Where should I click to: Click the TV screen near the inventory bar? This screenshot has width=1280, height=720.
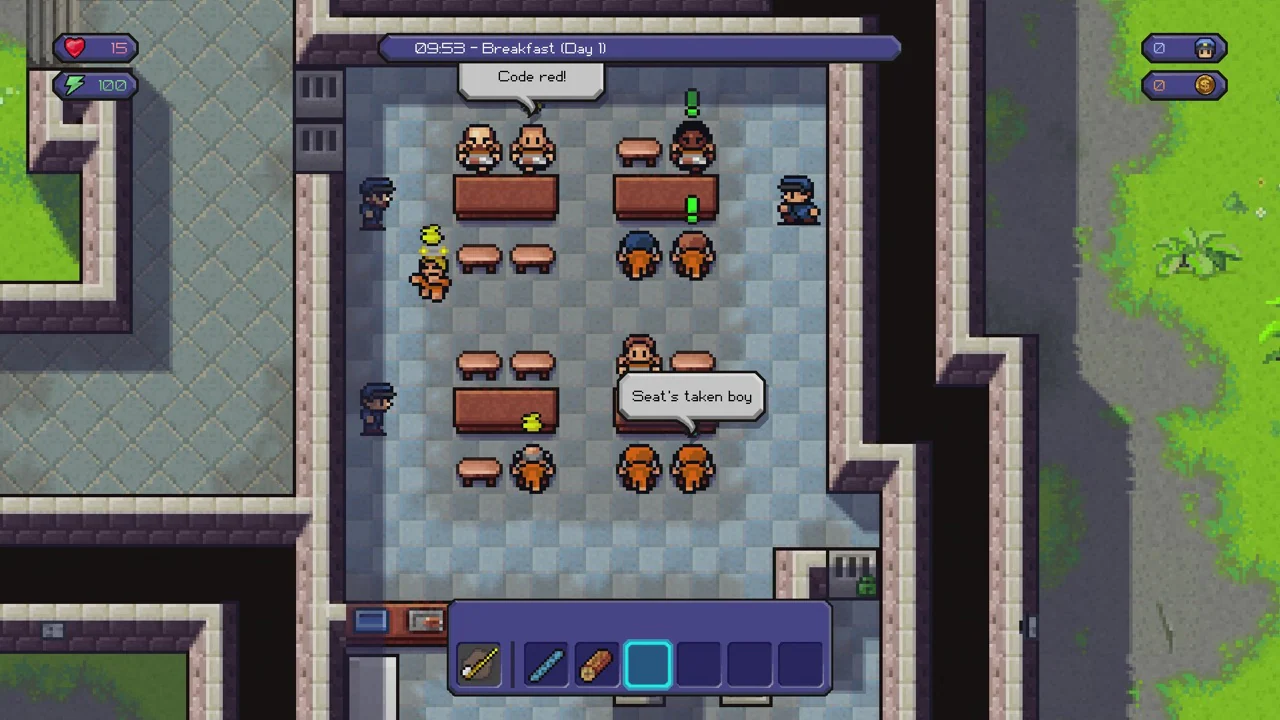coord(370,618)
